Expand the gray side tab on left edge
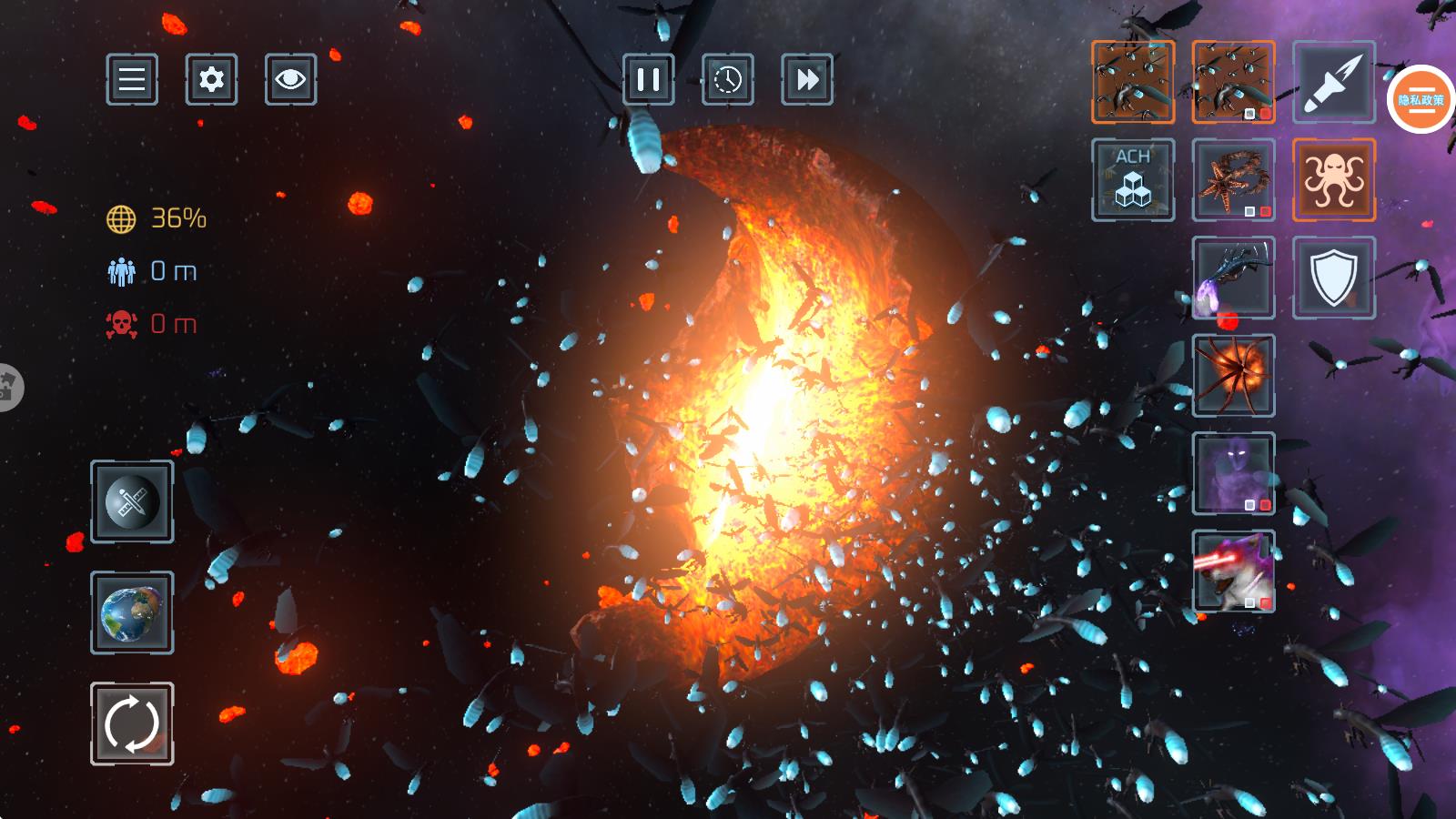Viewport: 1456px width, 819px height. pos(9,387)
